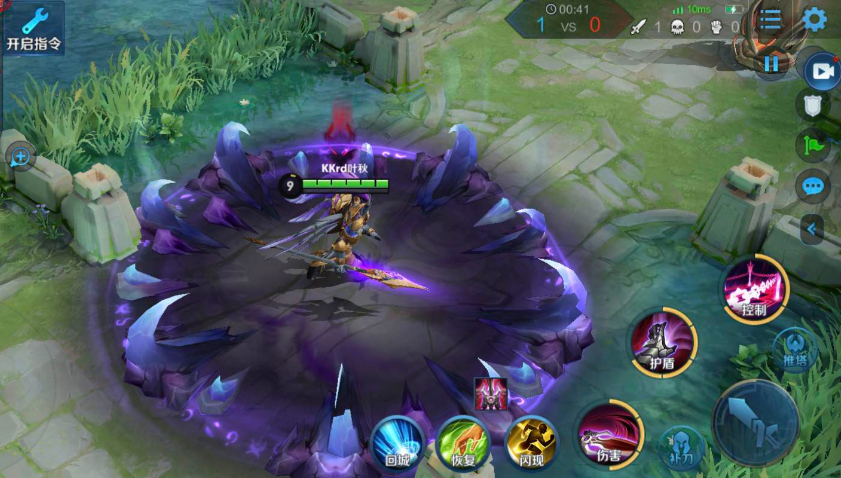Open the settings gear
Viewport: 841px width, 478px height.
(815, 20)
